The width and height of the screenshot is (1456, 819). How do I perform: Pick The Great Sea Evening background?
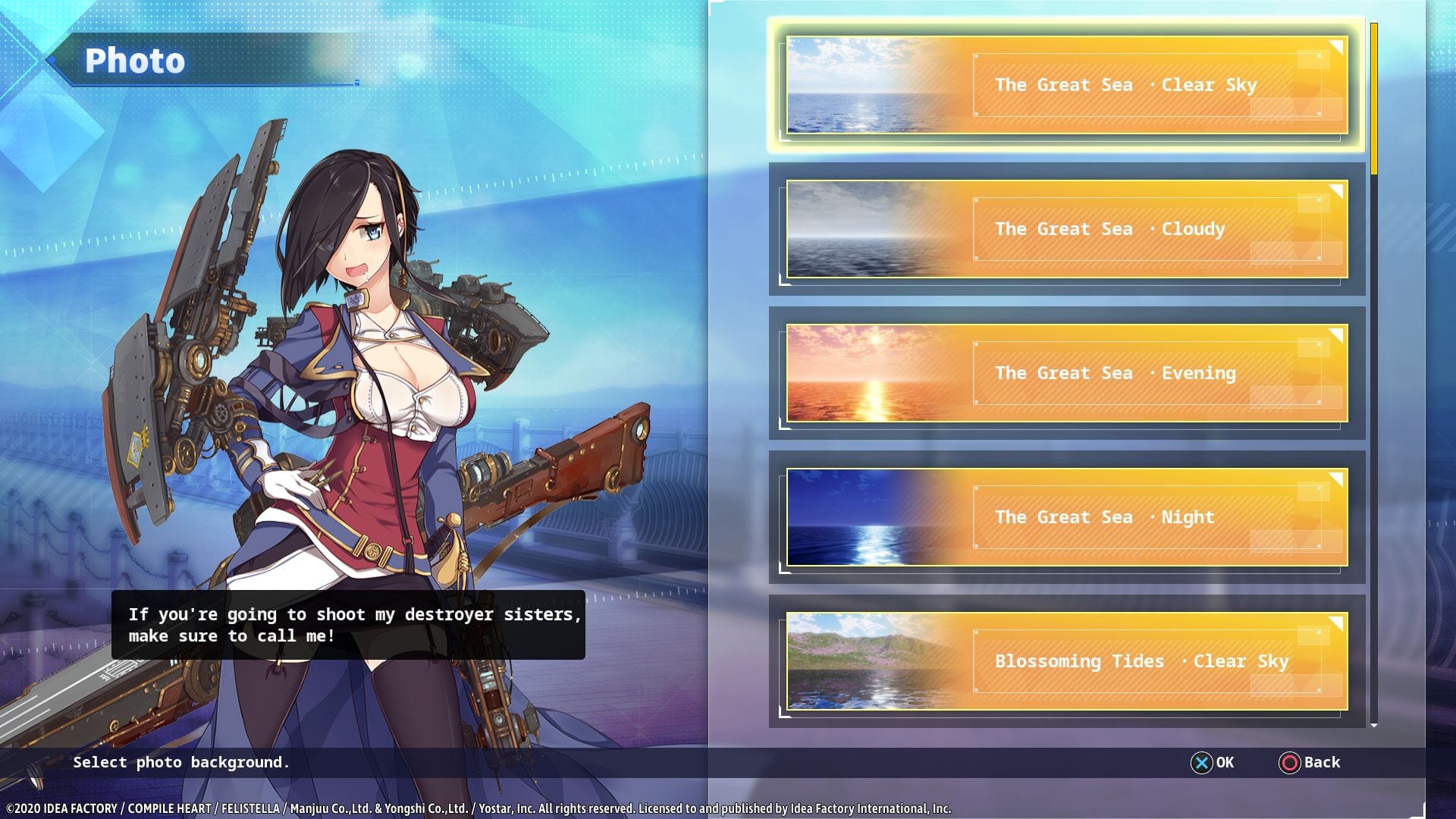[1066, 373]
